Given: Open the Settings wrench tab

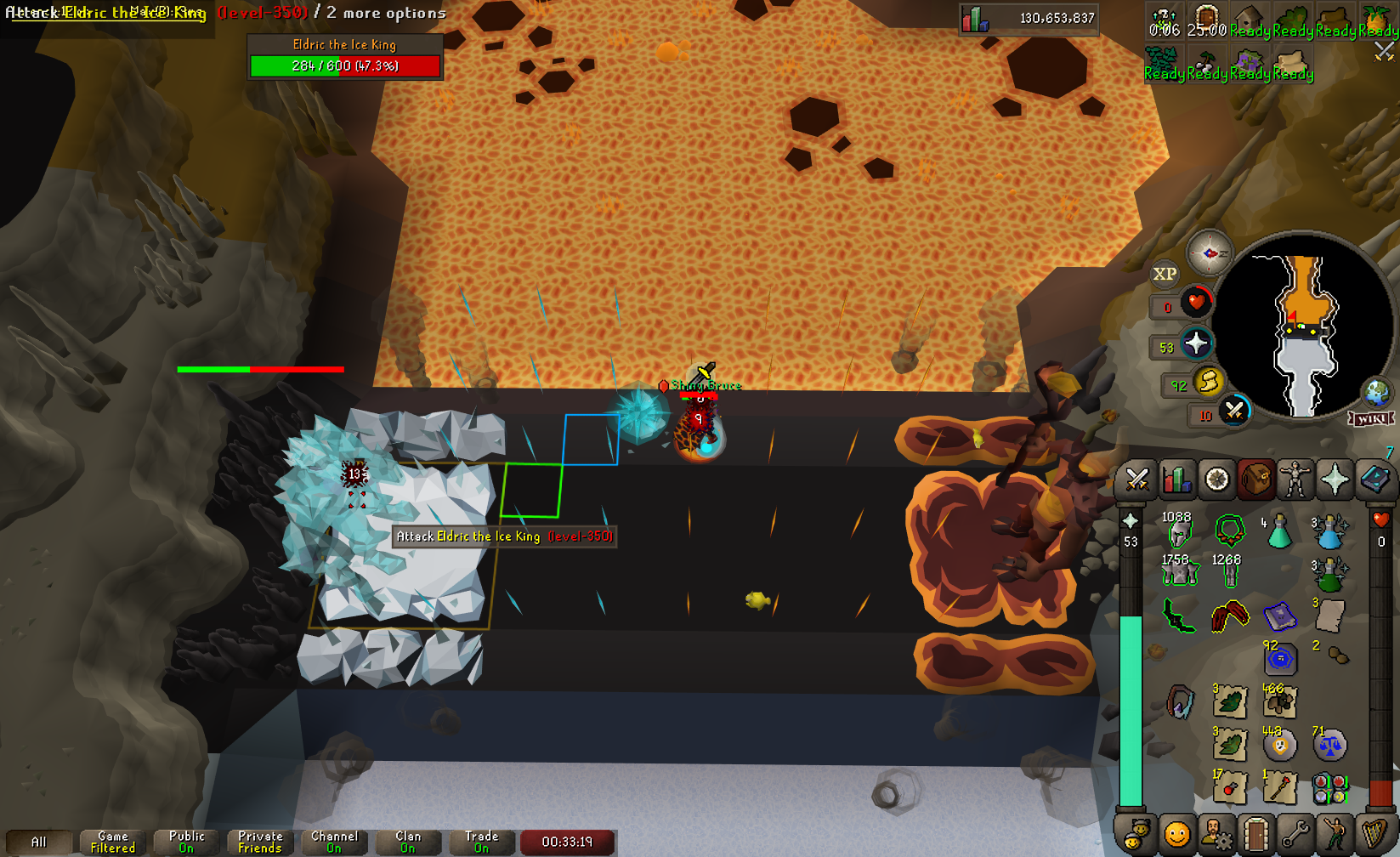Looking at the screenshot, I should pyautogui.click(x=1295, y=834).
